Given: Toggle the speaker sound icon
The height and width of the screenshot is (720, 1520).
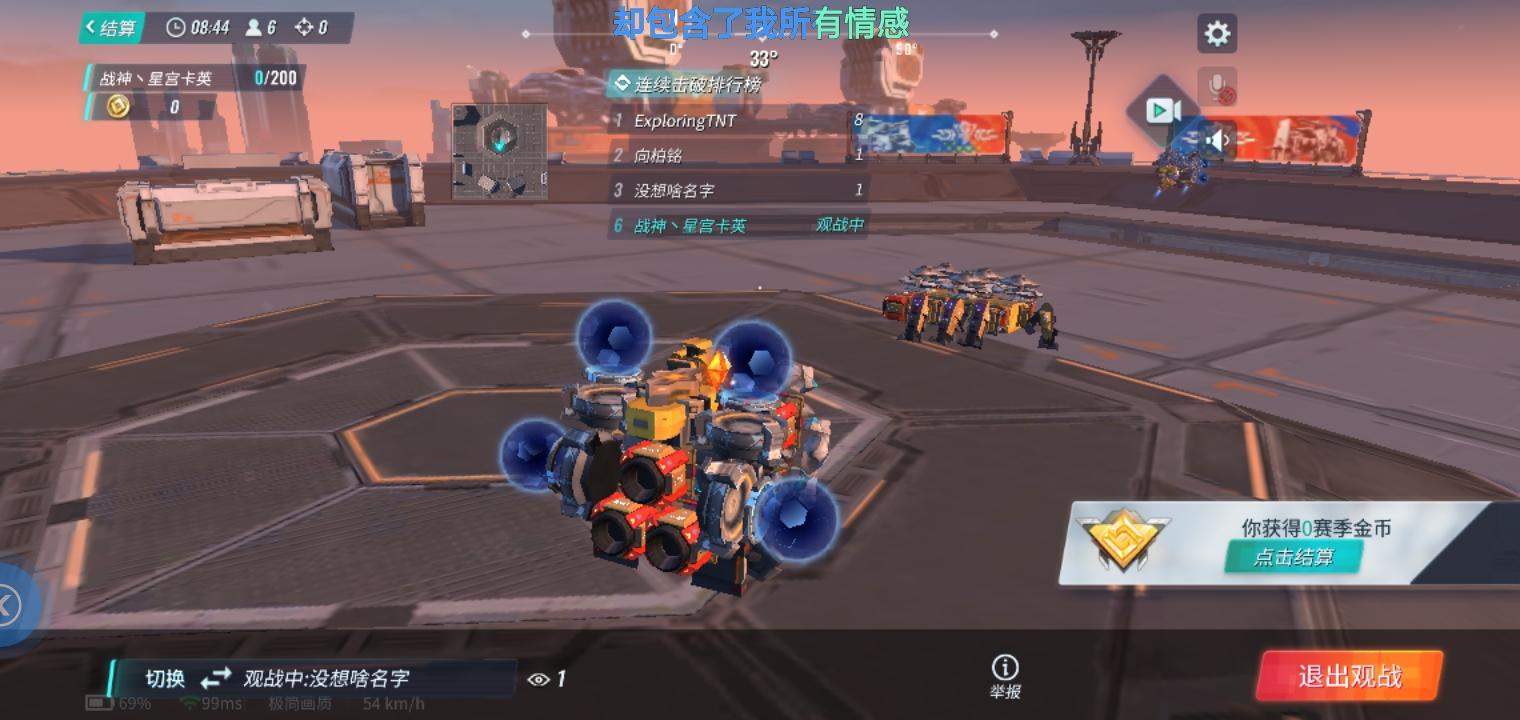Looking at the screenshot, I should pyautogui.click(x=1216, y=140).
